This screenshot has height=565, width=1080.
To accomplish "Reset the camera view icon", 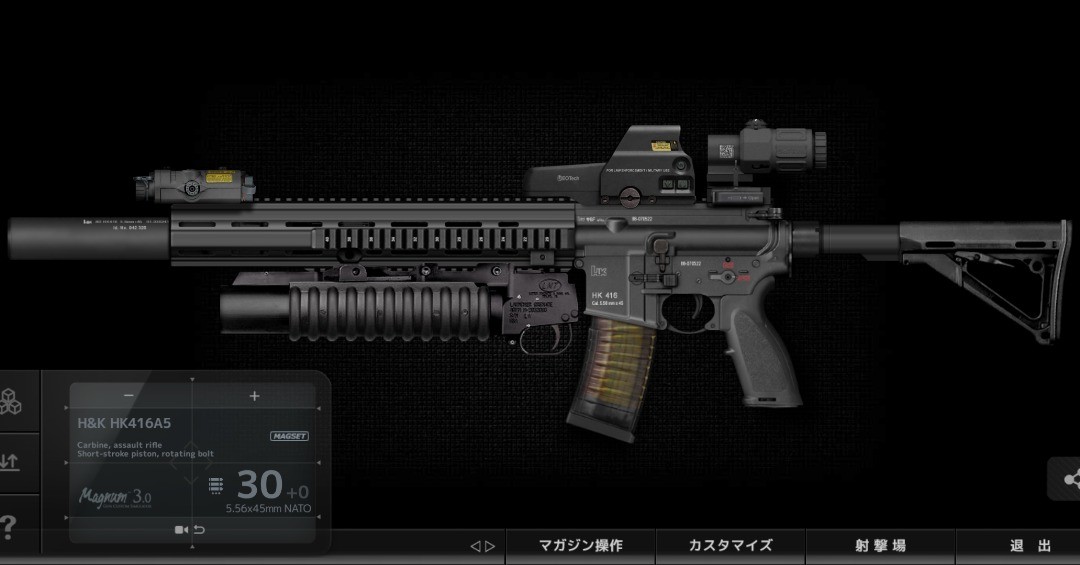I will click(190, 530).
